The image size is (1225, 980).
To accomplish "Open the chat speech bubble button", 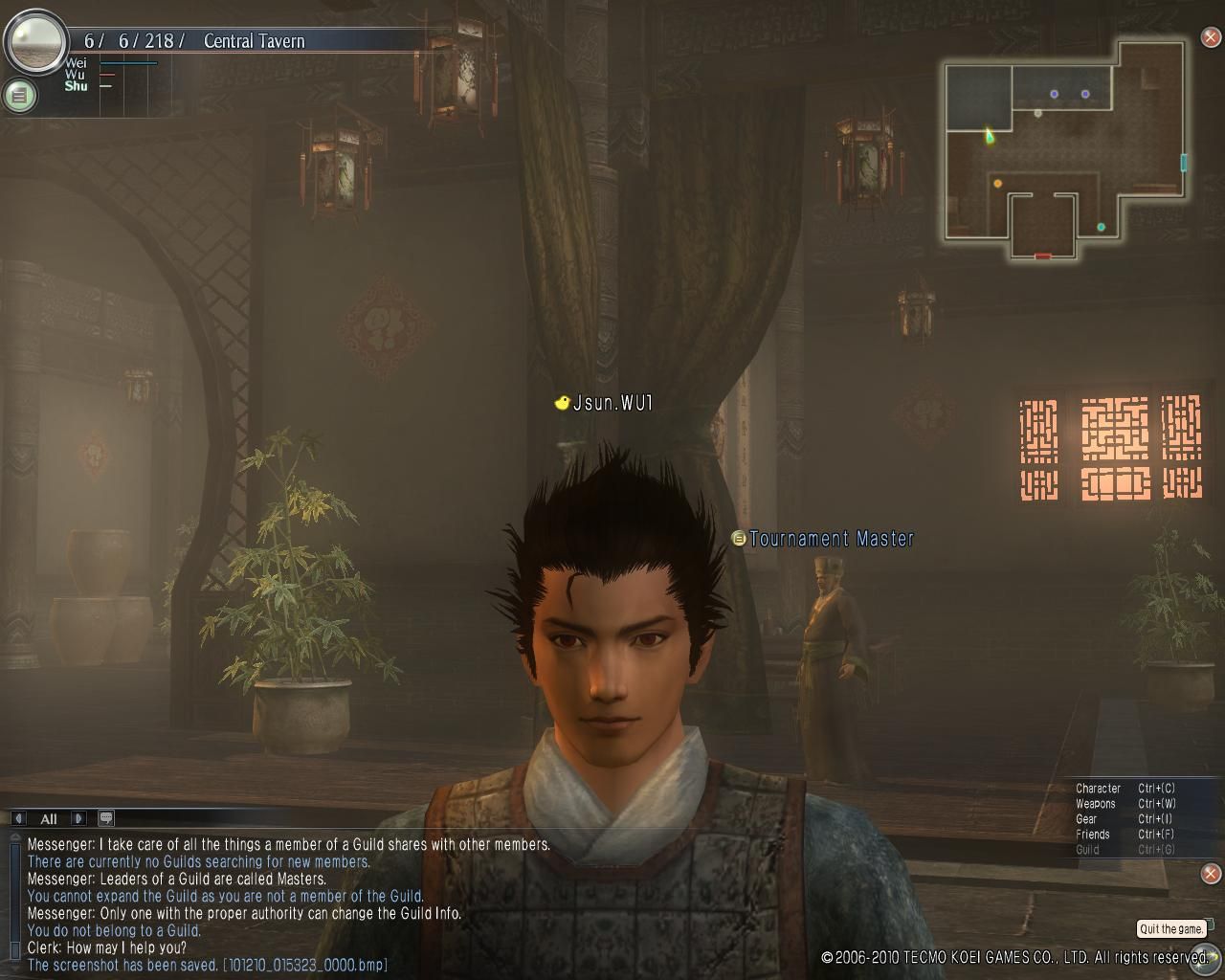I will point(106,818).
